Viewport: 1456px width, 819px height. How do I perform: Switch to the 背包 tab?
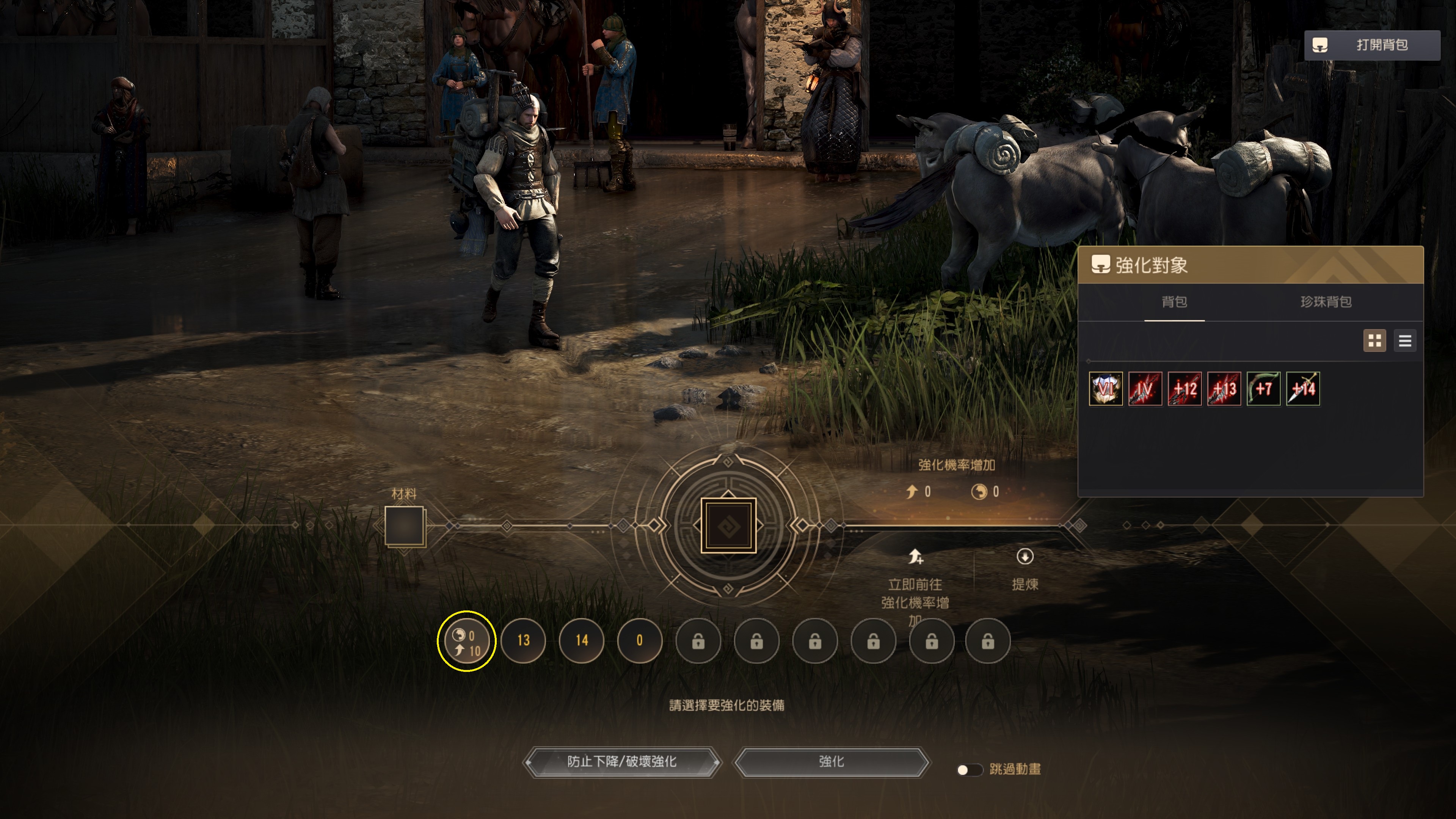[1174, 302]
